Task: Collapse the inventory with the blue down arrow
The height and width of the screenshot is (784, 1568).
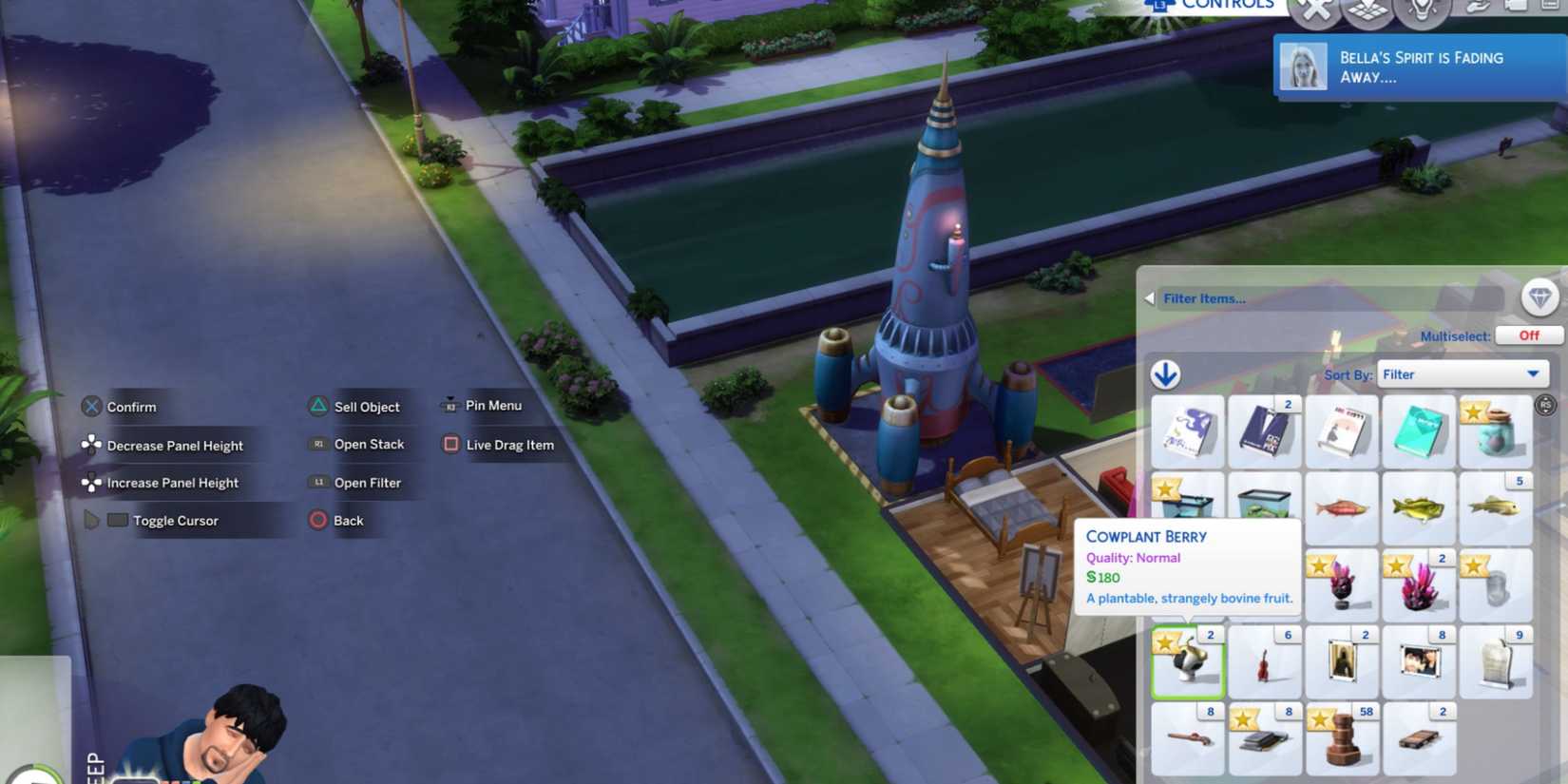Action: [1165, 373]
